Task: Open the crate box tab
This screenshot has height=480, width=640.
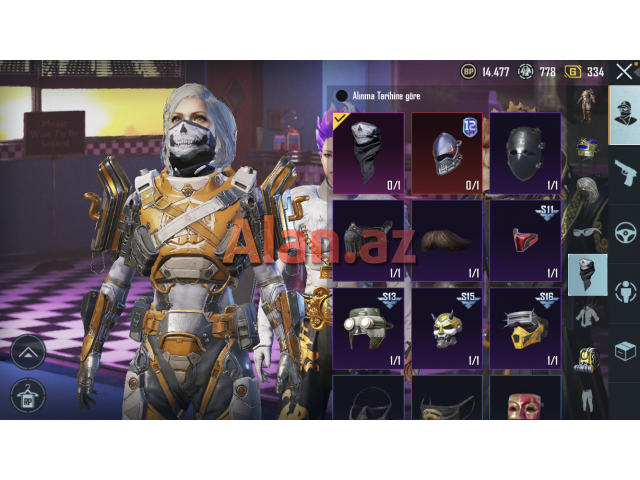Action: coord(625,352)
